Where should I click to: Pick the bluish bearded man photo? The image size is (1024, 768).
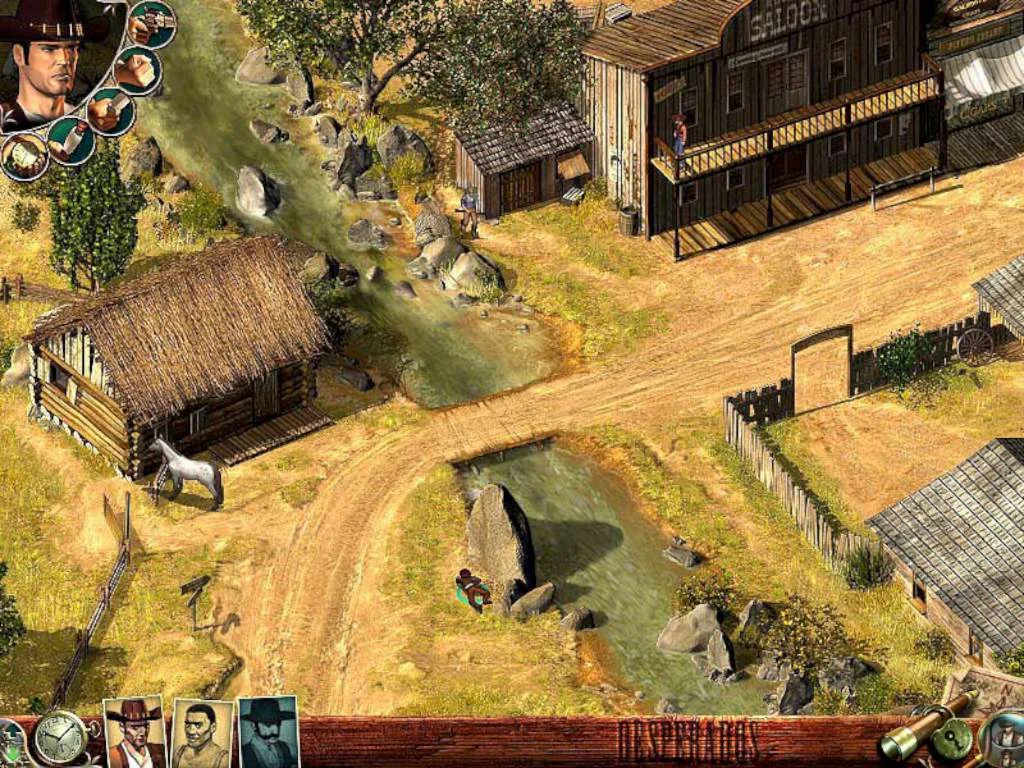(268, 732)
